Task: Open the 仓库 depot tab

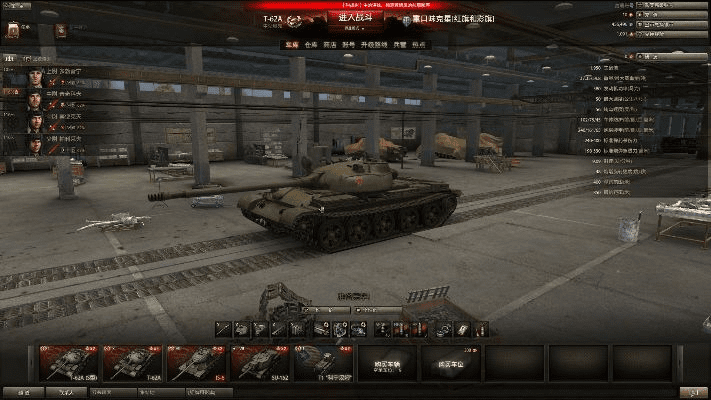Action: tap(312, 45)
